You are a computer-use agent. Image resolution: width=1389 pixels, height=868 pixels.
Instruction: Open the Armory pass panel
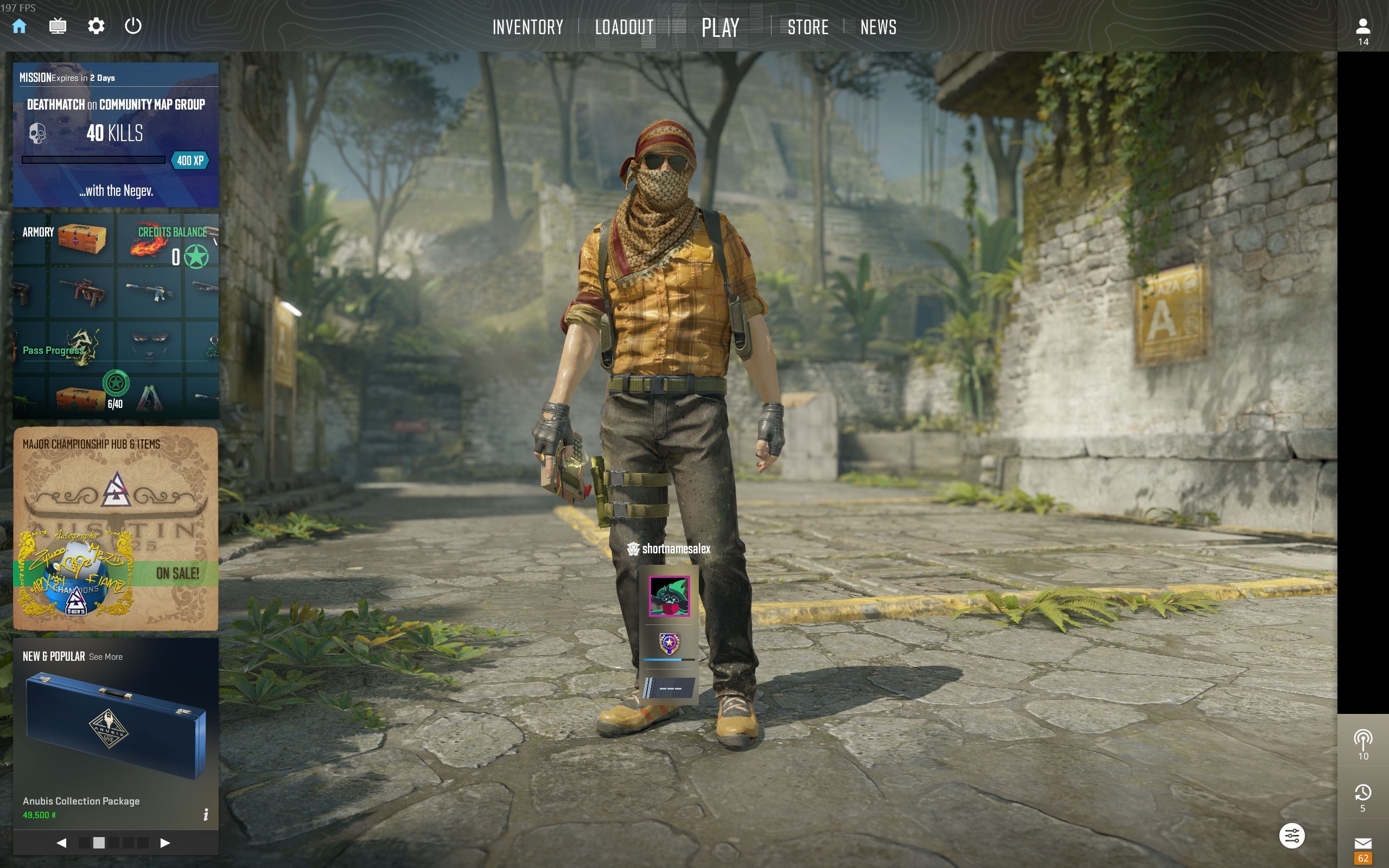116,316
